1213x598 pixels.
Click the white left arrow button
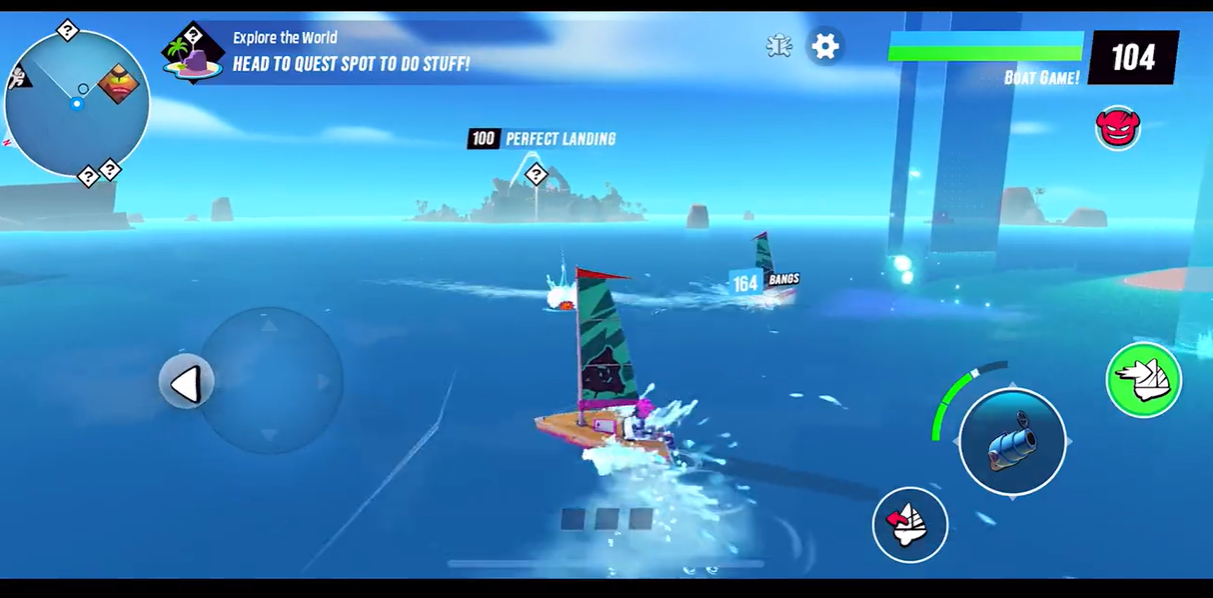point(186,383)
